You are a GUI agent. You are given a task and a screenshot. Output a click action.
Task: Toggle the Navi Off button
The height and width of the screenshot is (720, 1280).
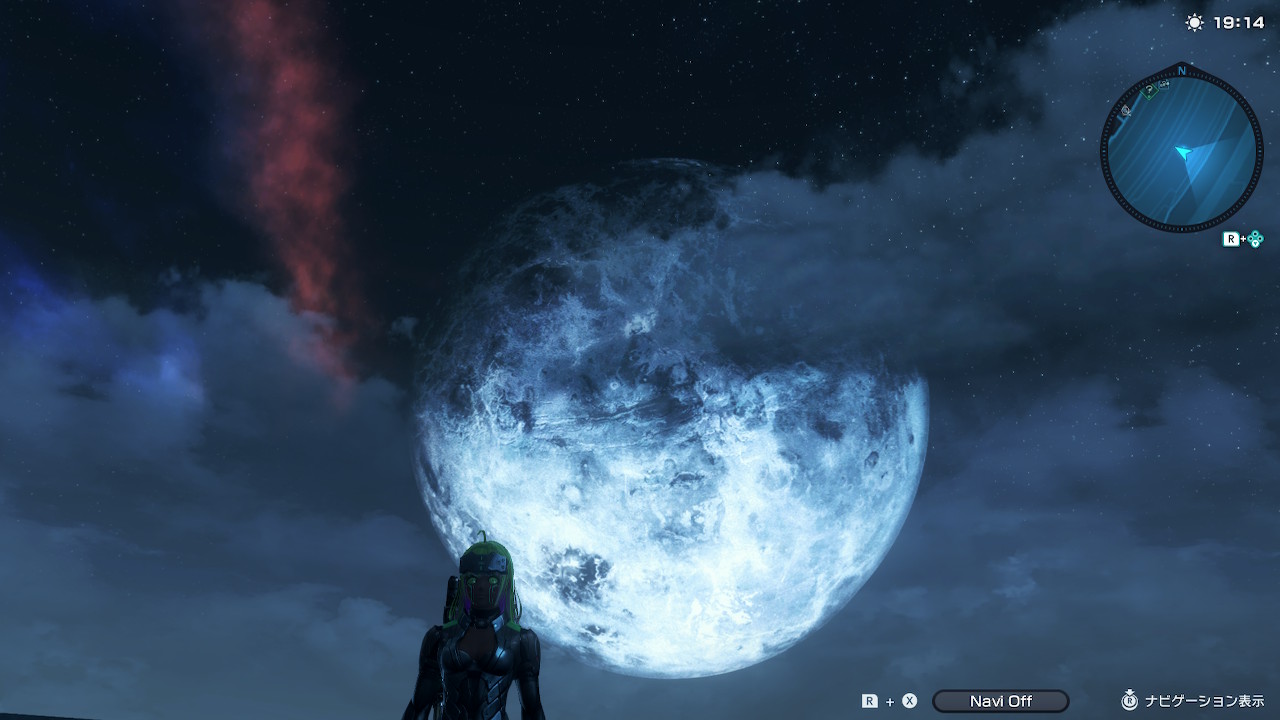click(1000, 701)
